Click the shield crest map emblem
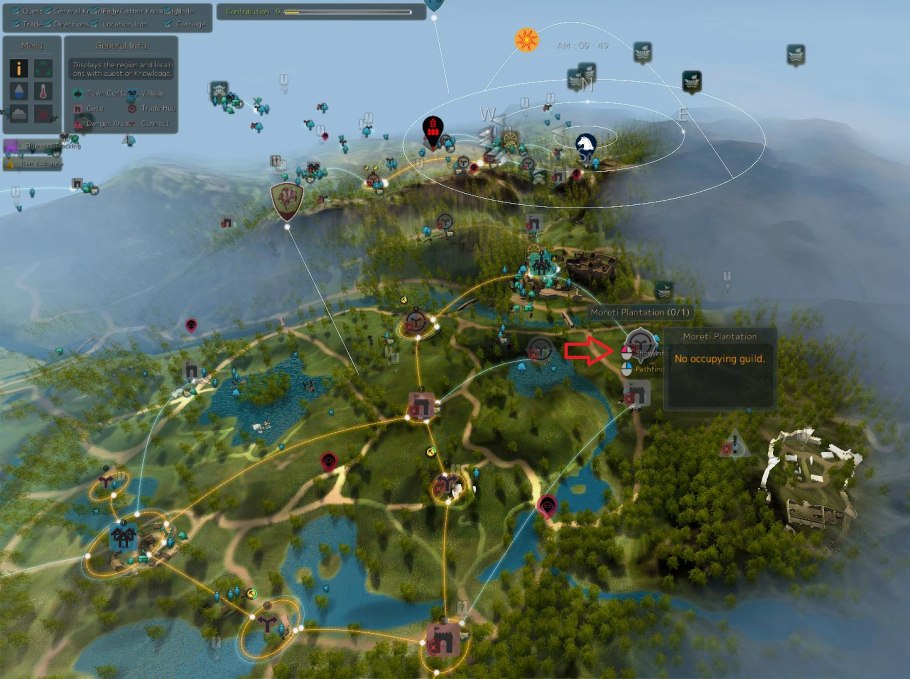The height and width of the screenshot is (679, 910). click(x=288, y=200)
